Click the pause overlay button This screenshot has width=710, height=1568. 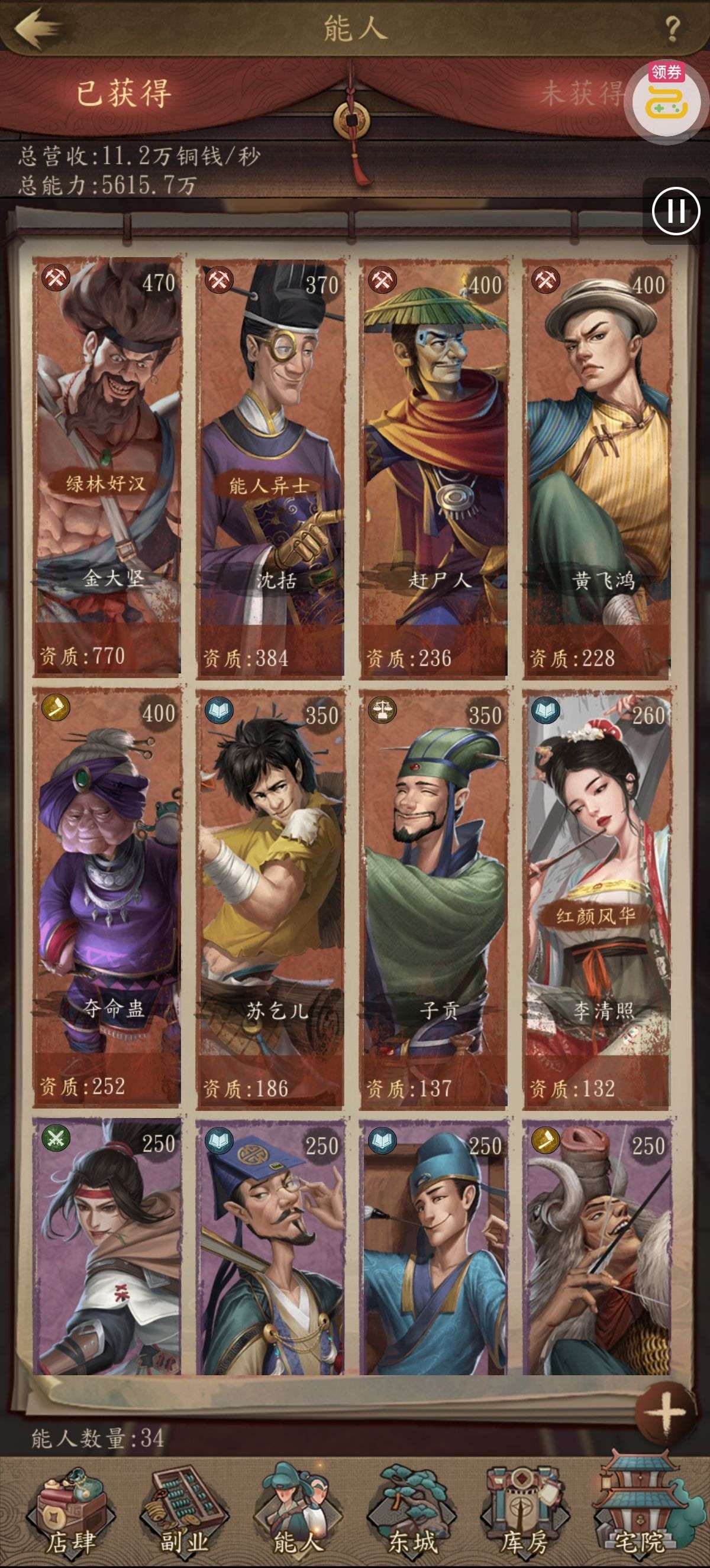(x=676, y=211)
